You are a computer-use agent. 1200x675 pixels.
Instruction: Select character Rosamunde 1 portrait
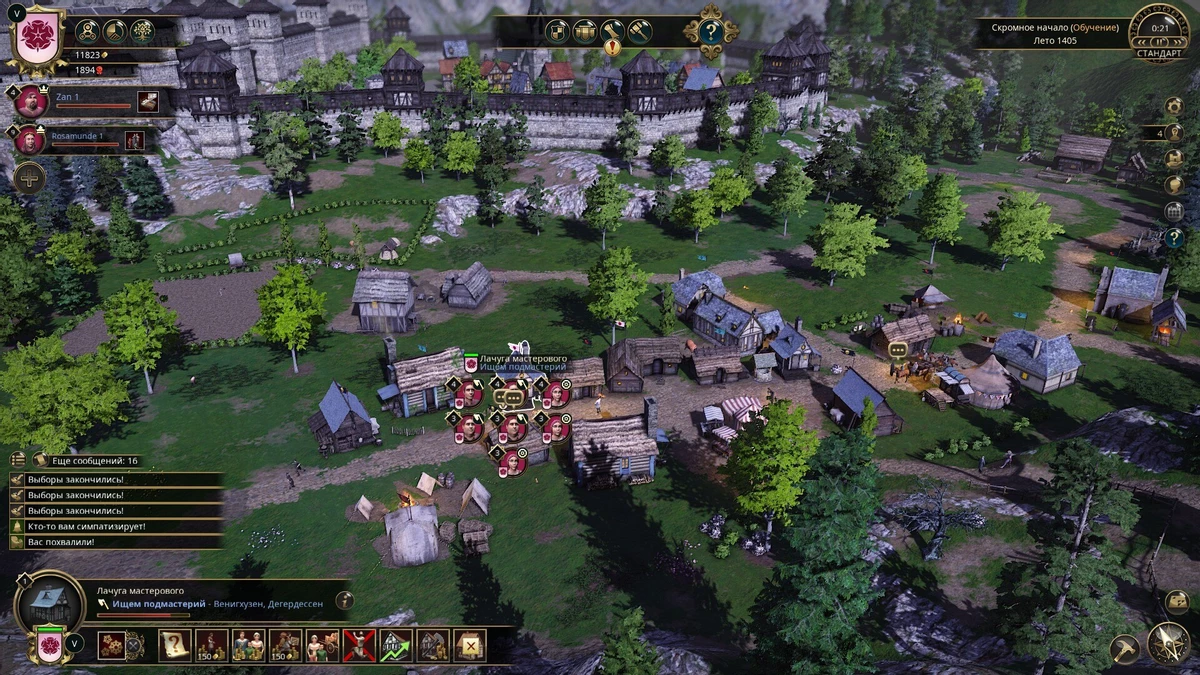29,139
